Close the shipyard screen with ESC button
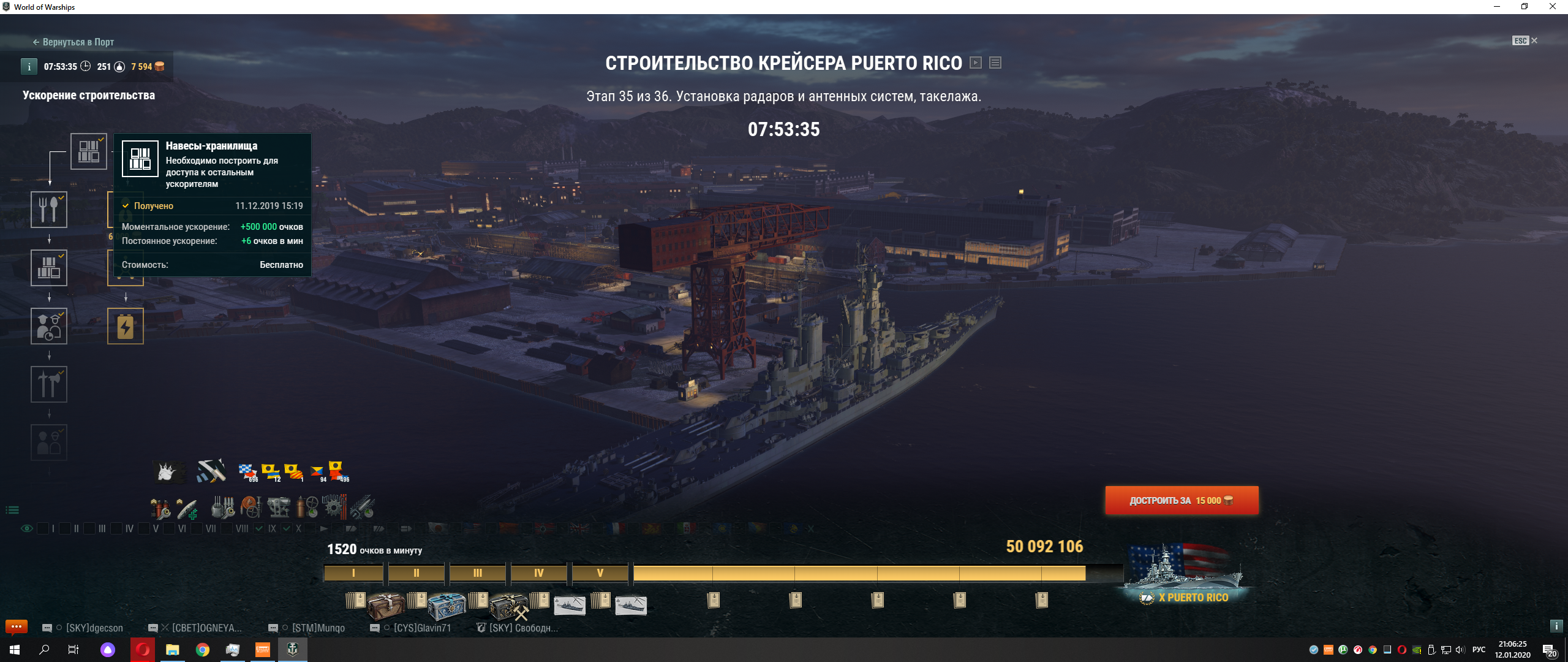Viewport: 1568px width, 662px height. [x=1525, y=41]
